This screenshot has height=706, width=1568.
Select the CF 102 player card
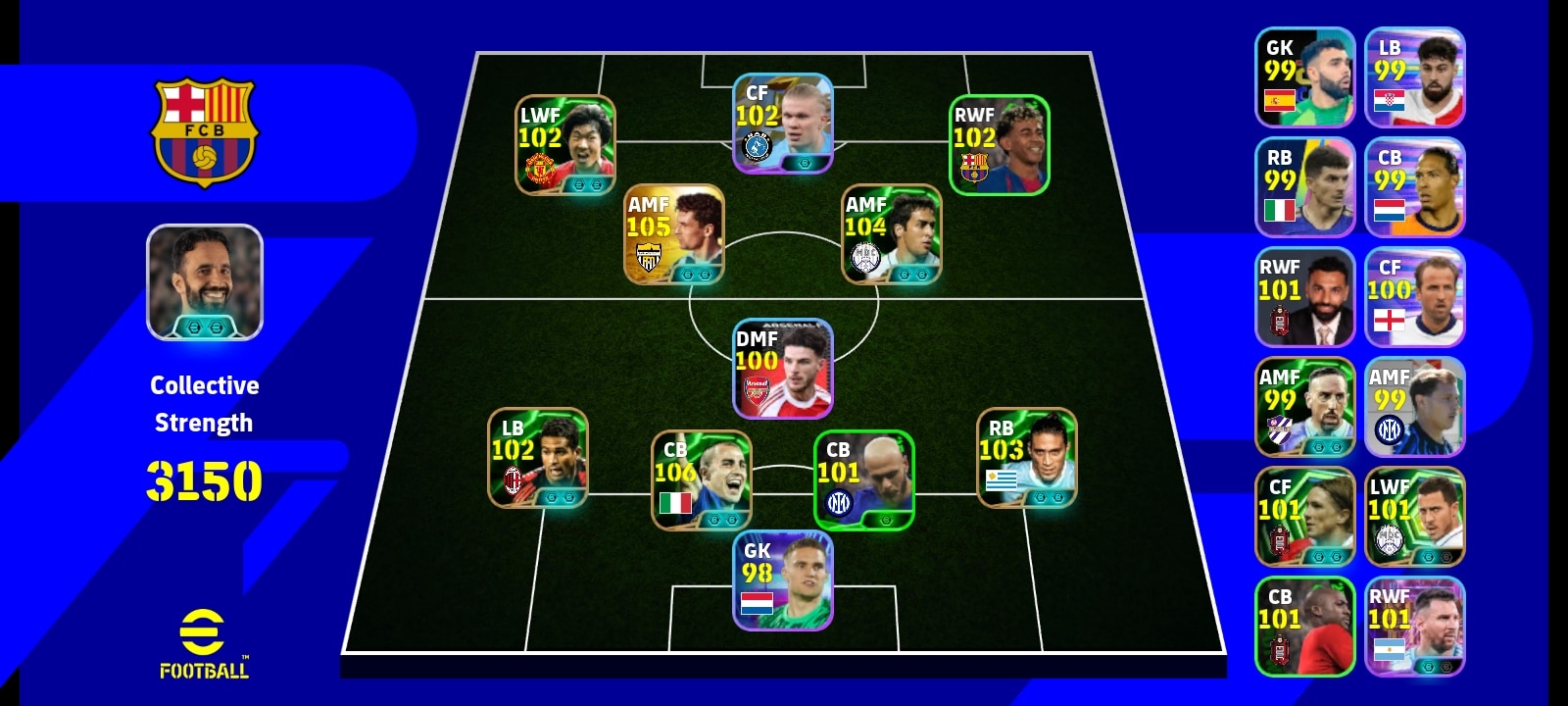tap(783, 125)
